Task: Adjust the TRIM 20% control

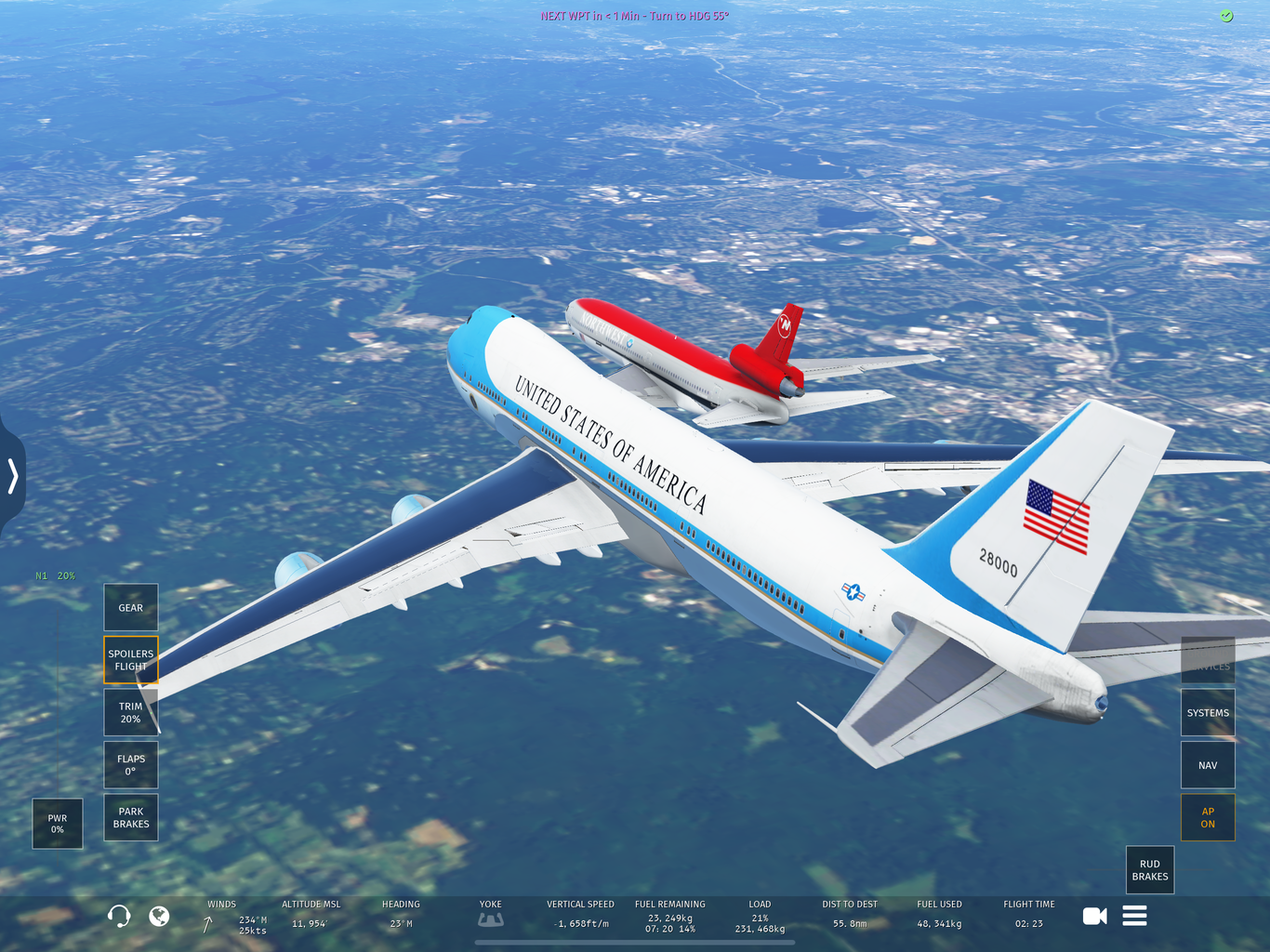Action: click(131, 713)
